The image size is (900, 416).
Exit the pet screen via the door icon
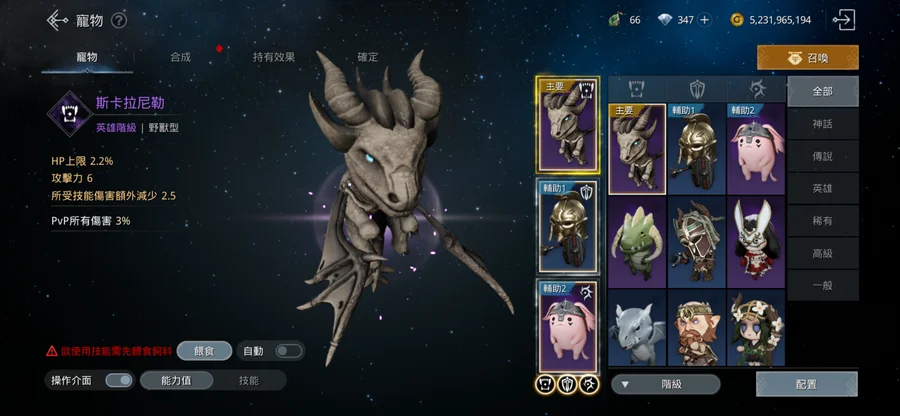pos(845,19)
